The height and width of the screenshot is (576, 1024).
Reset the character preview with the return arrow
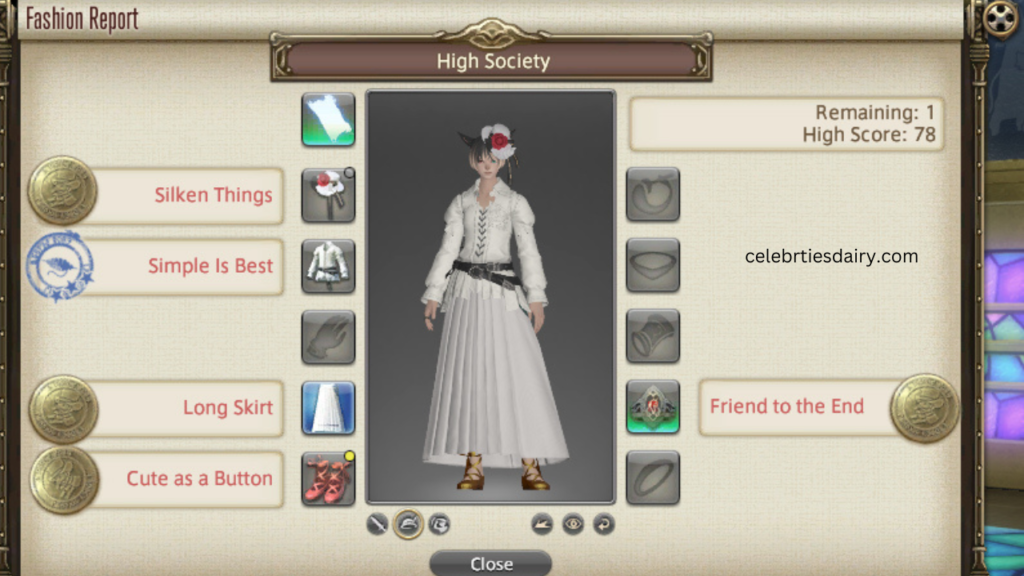(603, 523)
